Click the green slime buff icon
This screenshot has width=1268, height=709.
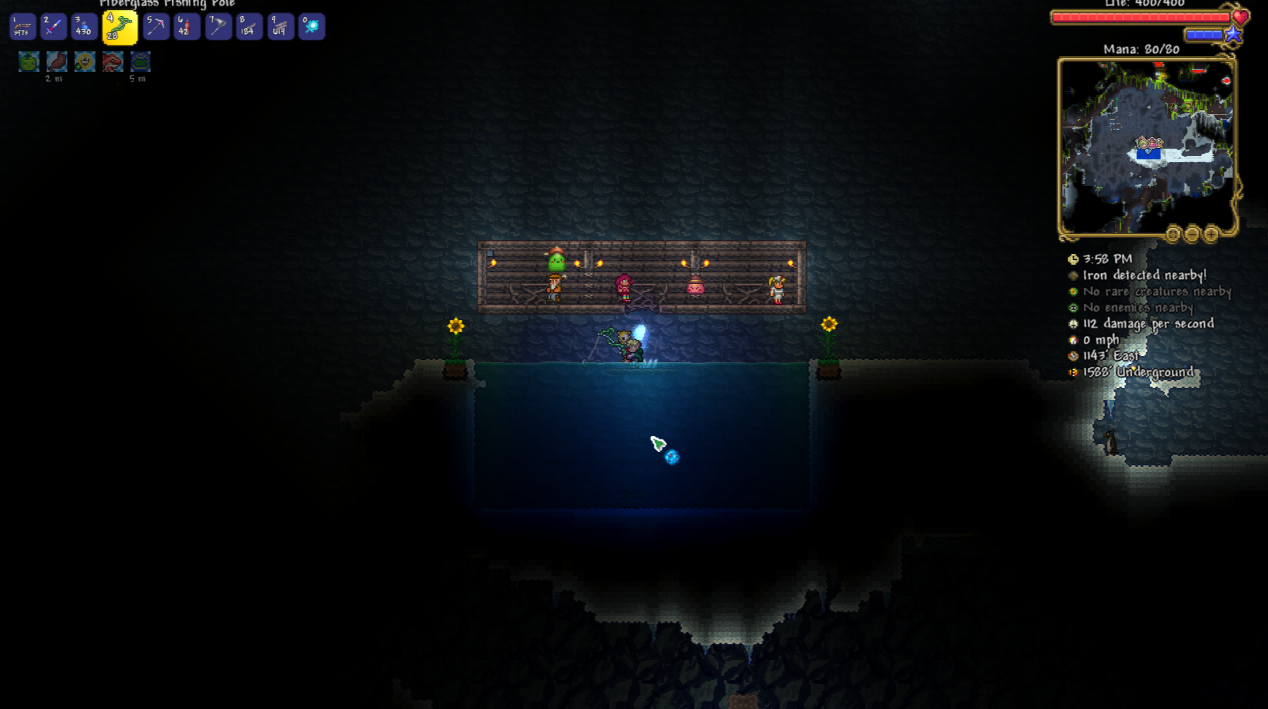click(x=29, y=62)
